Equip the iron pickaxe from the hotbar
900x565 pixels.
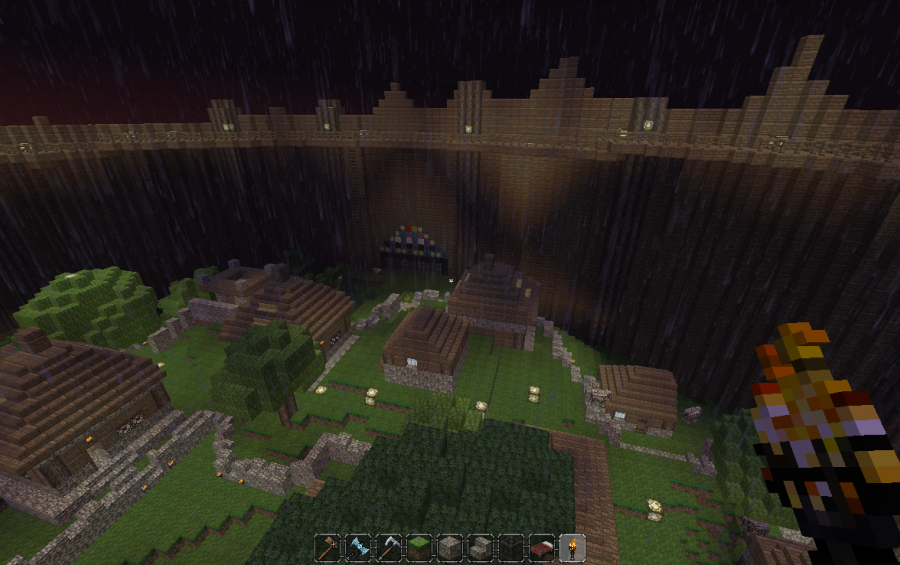(388, 548)
